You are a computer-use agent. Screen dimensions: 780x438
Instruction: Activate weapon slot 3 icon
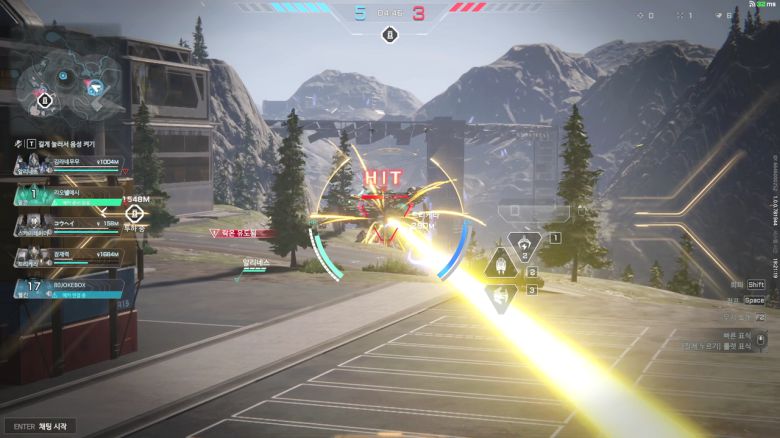499,295
